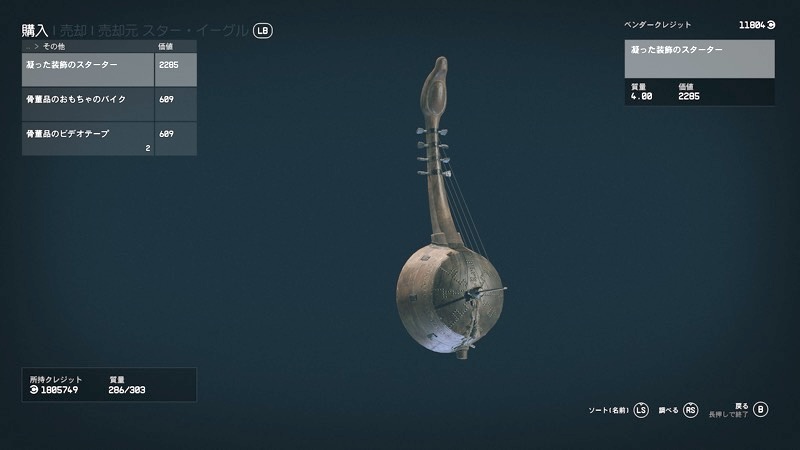Image resolution: width=800 pixels, height=450 pixels.
Task: Open the 売却 (Sell) tab
Action: pos(73,30)
